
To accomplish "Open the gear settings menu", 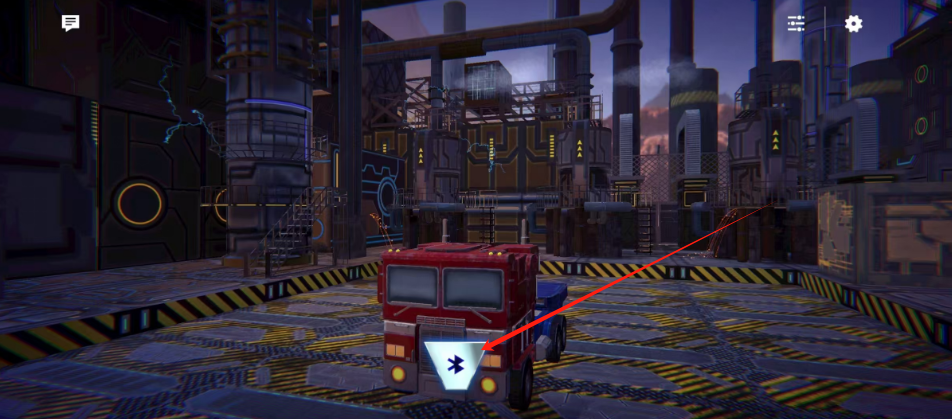I will pos(853,23).
